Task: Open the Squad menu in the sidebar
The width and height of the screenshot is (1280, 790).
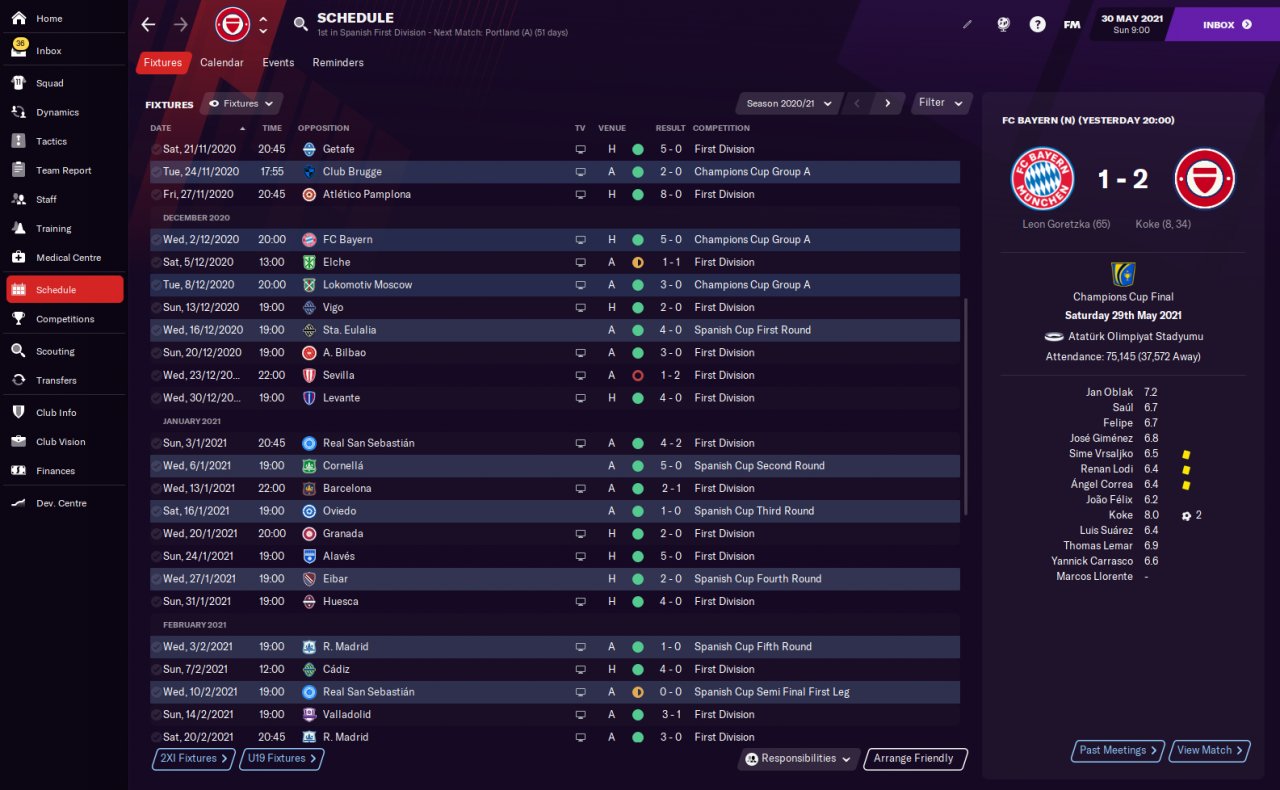Action: [x=49, y=83]
